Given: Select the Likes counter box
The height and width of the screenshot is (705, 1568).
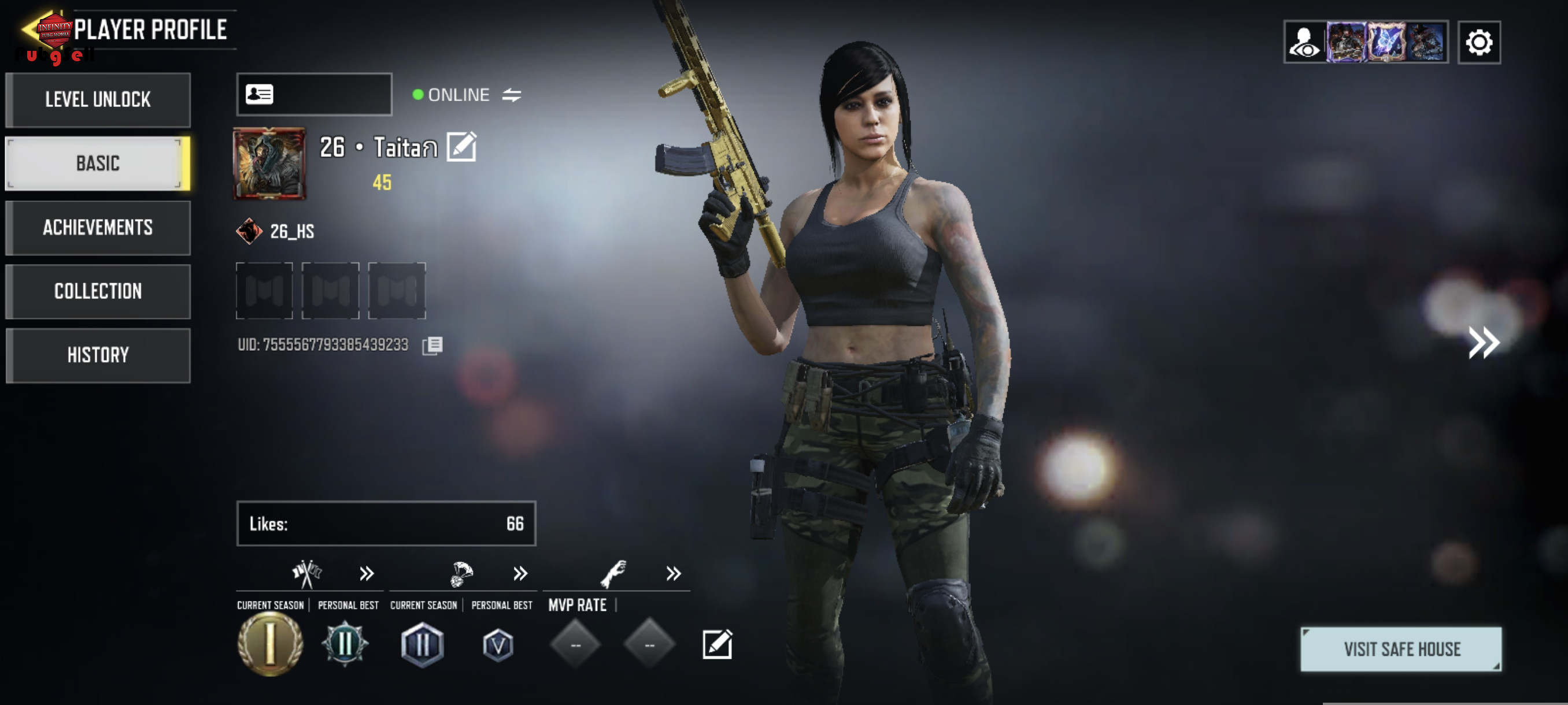Looking at the screenshot, I should 386,523.
